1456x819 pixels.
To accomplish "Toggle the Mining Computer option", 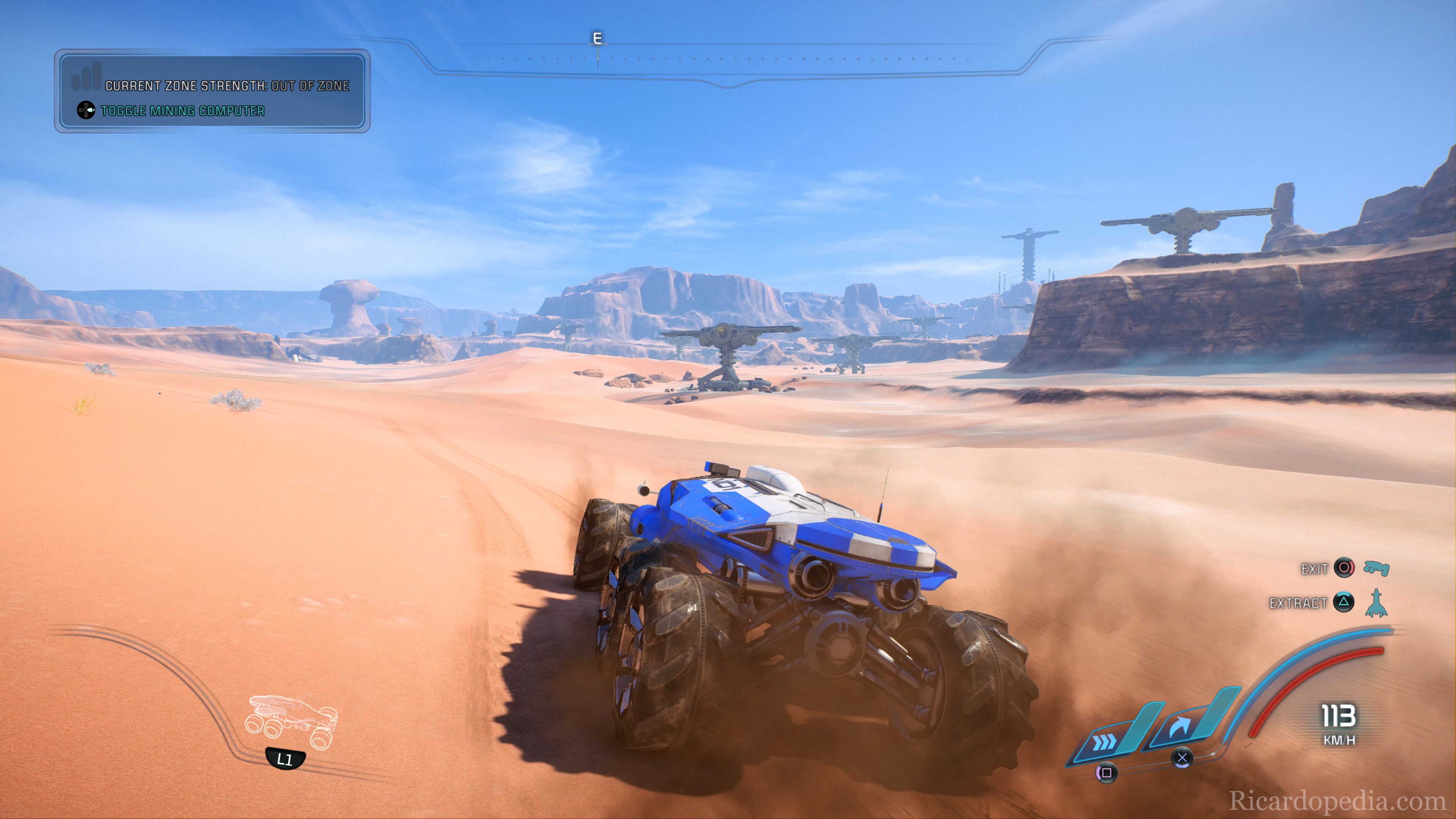I will pyautogui.click(x=182, y=111).
